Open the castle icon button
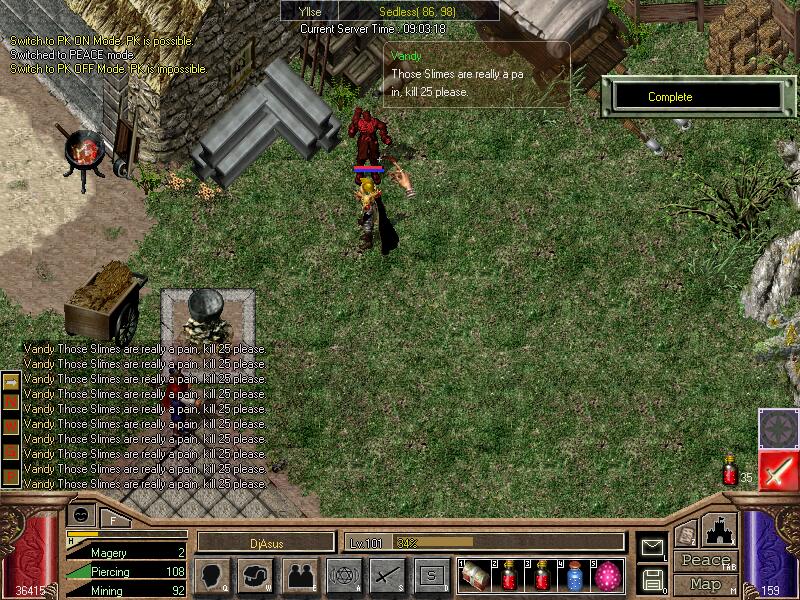The height and width of the screenshot is (600, 800). tap(720, 531)
